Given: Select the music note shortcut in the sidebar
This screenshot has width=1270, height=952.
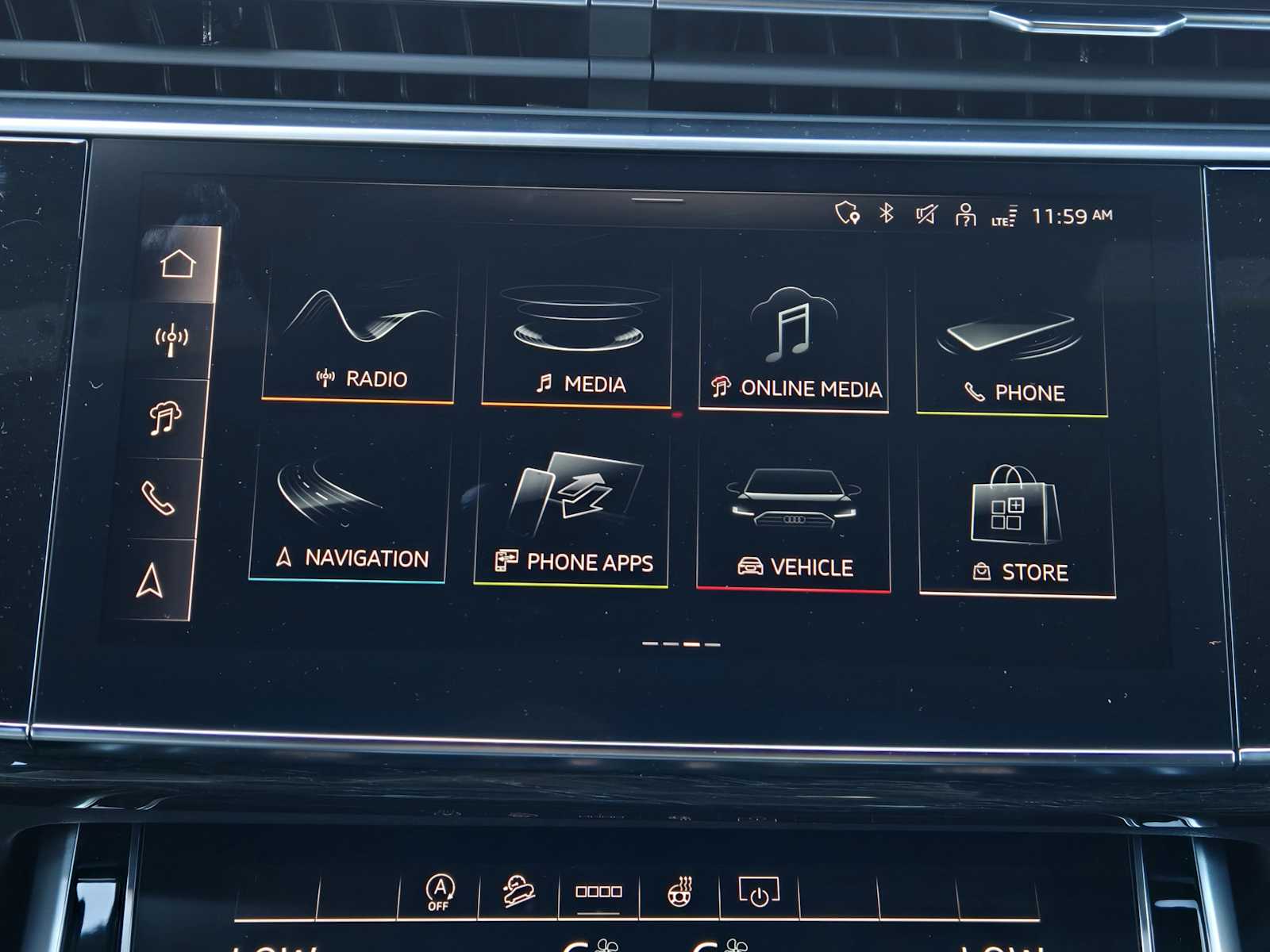Looking at the screenshot, I should [x=165, y=417].
